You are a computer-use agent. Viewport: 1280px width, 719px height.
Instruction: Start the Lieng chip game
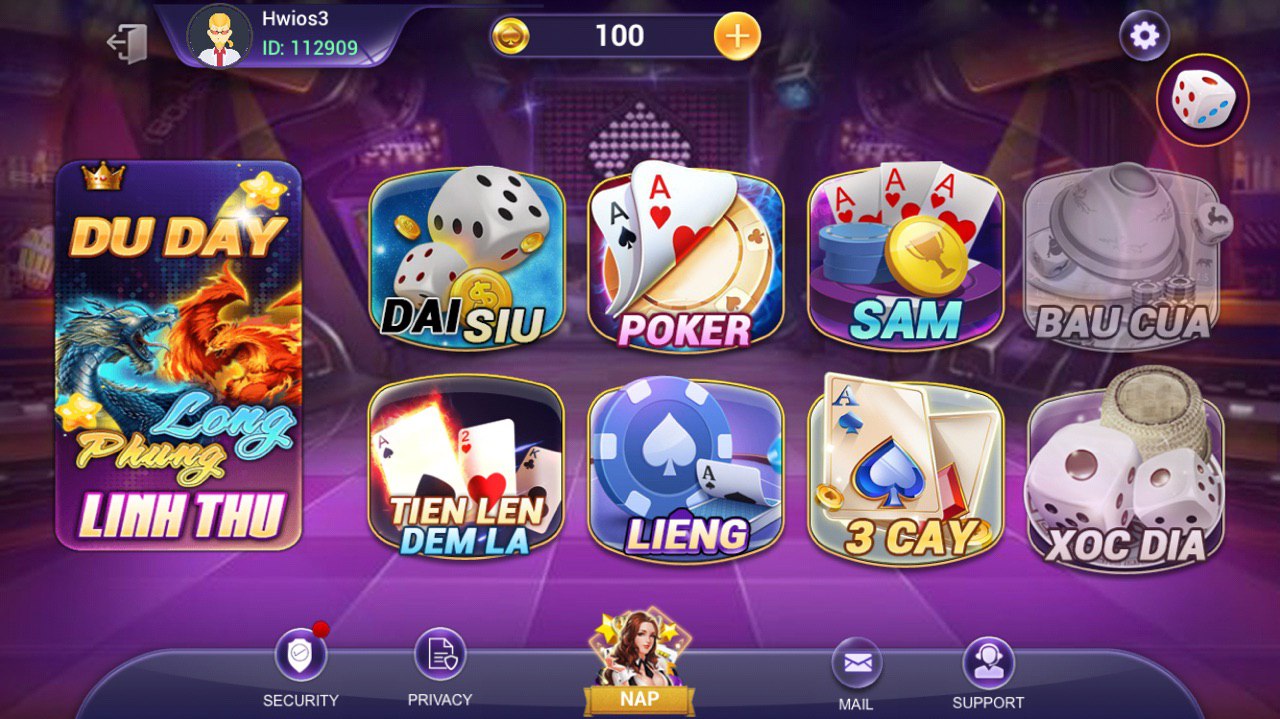click(x=685, y=469)
